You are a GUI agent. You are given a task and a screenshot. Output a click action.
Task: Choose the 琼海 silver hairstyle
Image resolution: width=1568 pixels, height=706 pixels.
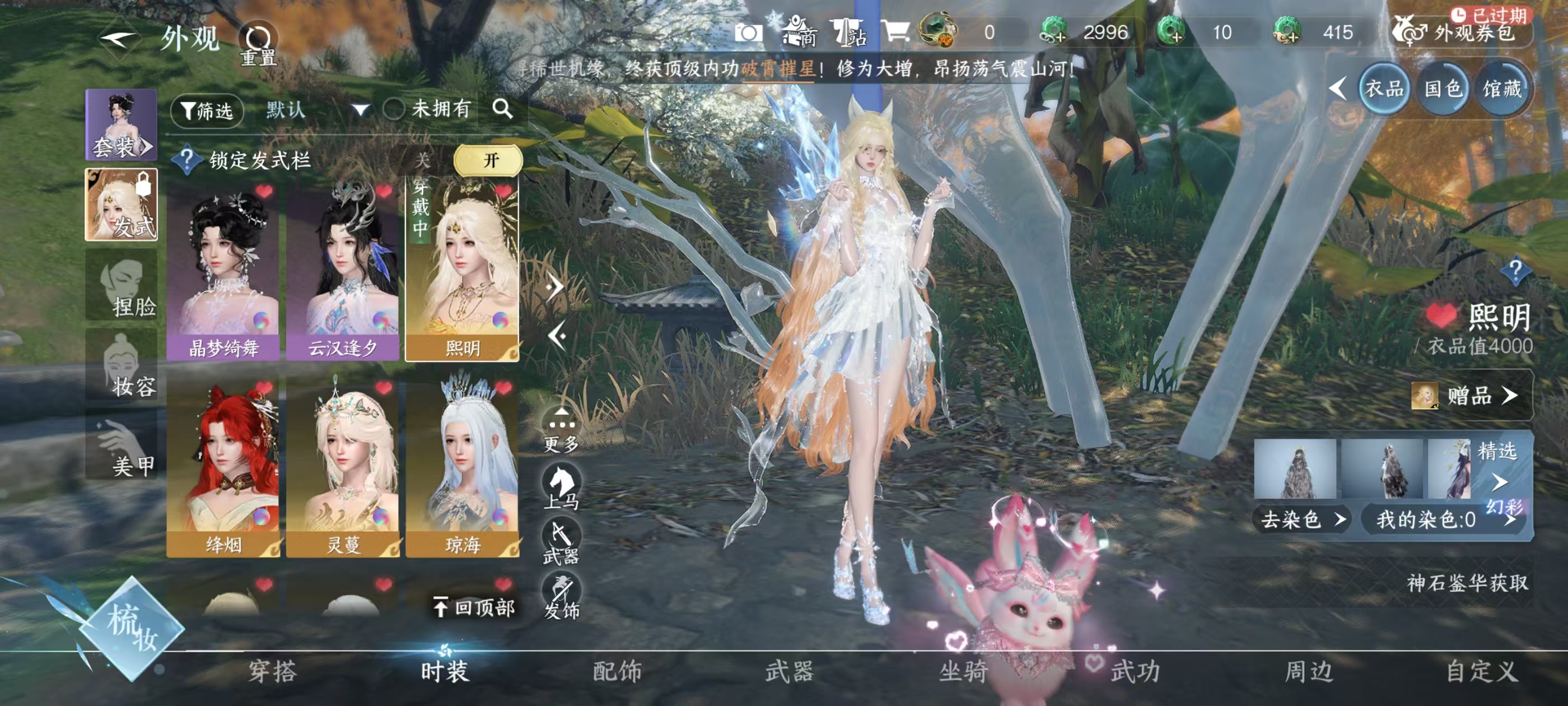click(x=463, y=467)
